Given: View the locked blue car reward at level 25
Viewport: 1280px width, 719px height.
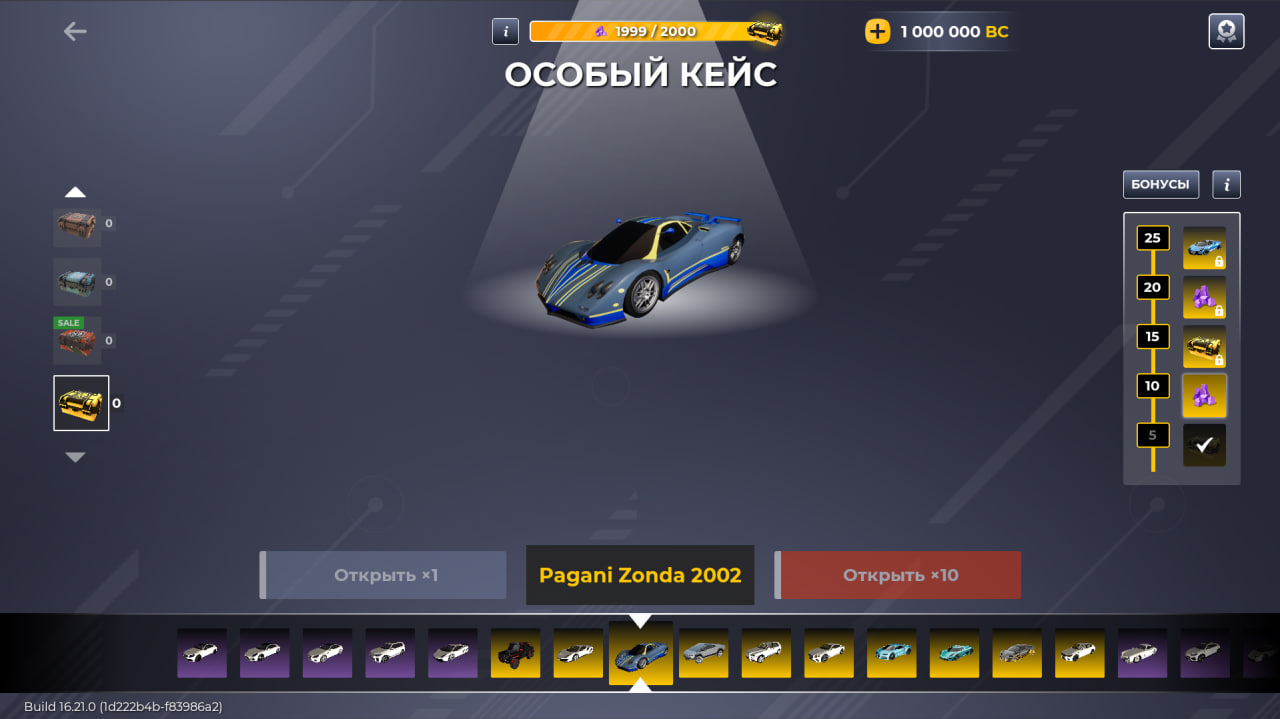Looking at the screenshot, I should 1204,248.
